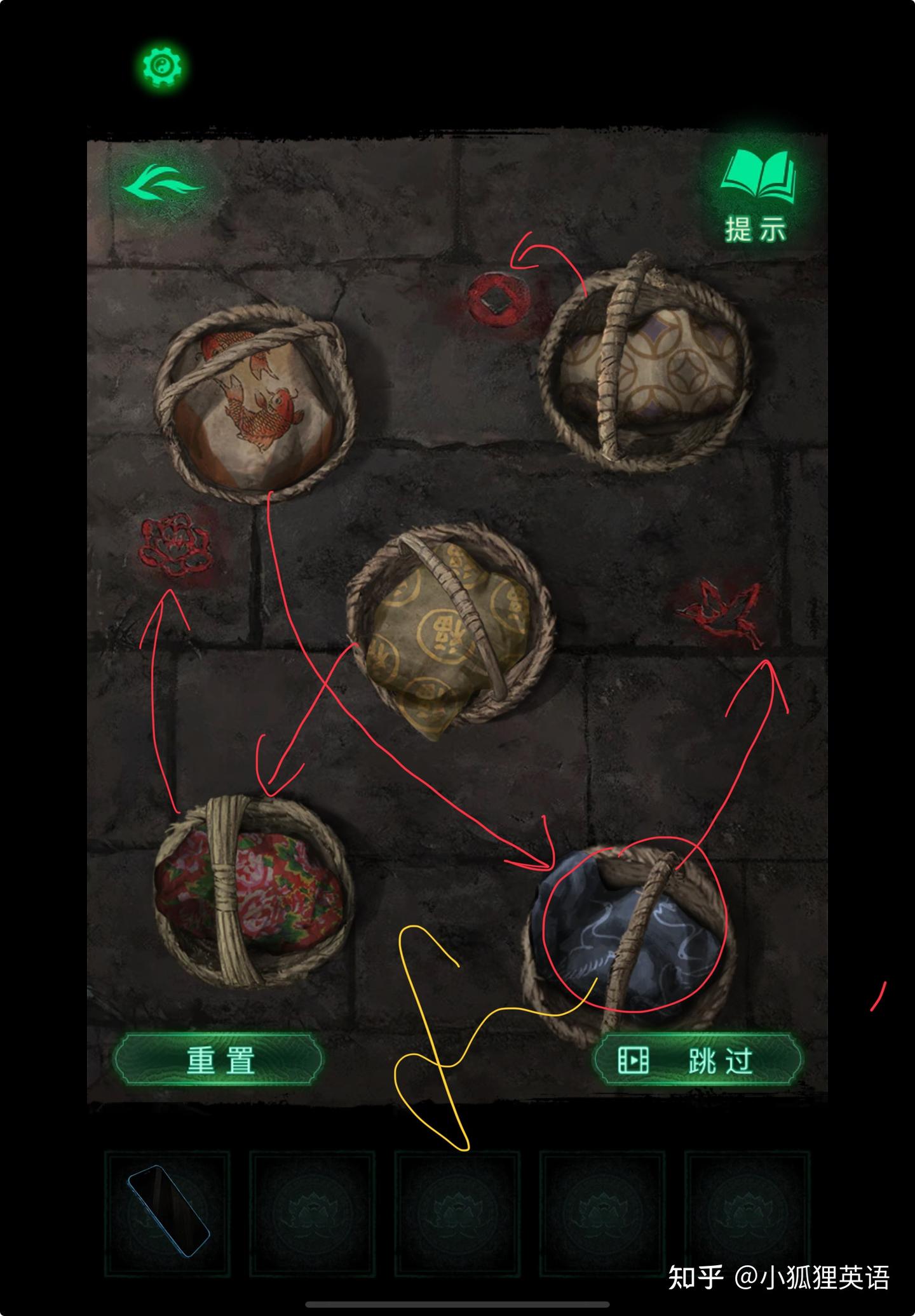
Task: Tap the red coin symbol on the wall
Action: [x=497, y=299]
